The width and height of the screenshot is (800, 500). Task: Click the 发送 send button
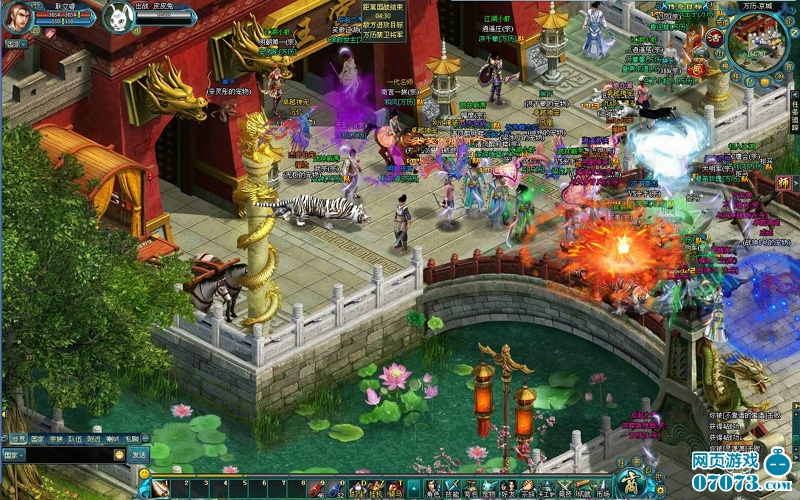tap(140, 454)
